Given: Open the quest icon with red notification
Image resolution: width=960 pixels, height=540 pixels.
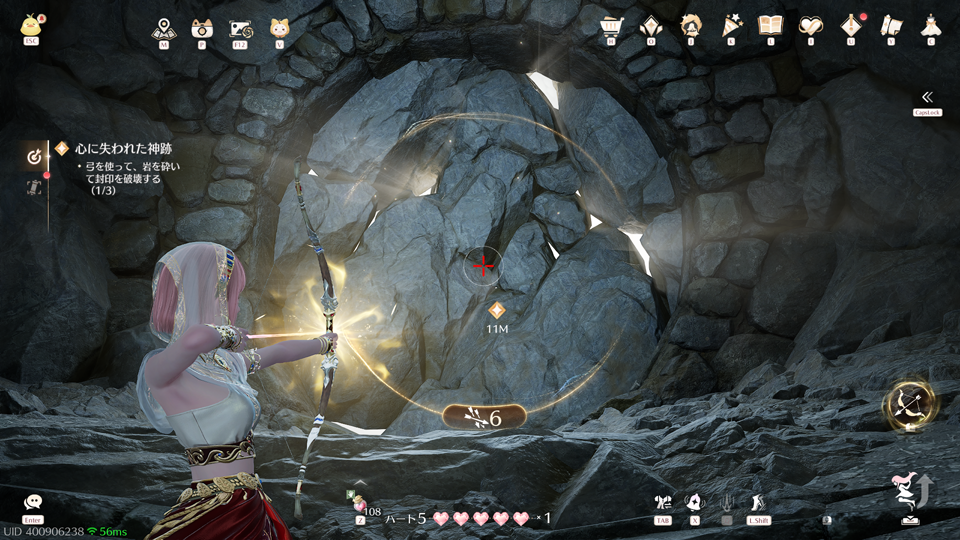Looking at the screenshot, I should (x=850, y=26).
